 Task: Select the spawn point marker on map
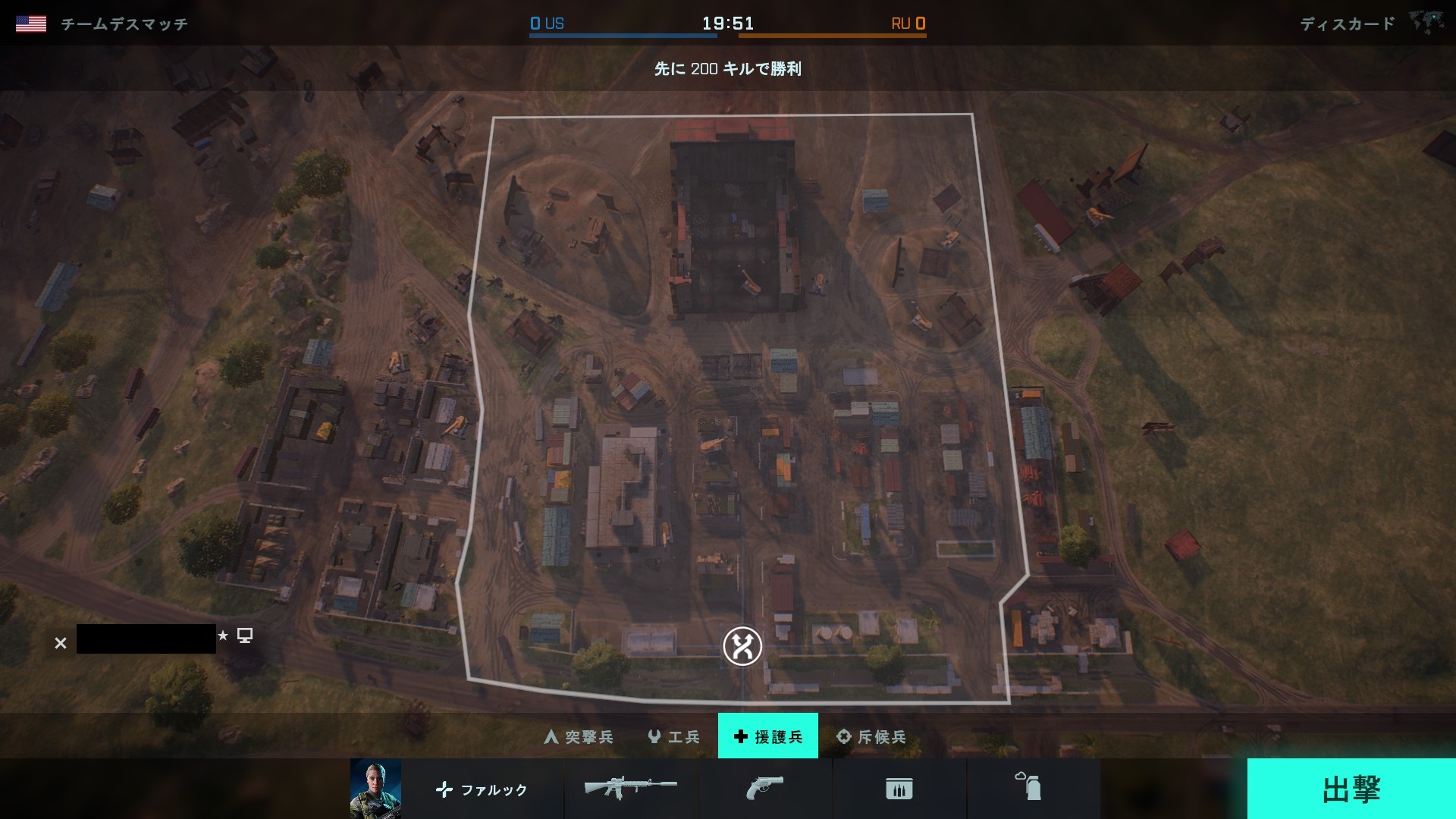click(742, 646)
